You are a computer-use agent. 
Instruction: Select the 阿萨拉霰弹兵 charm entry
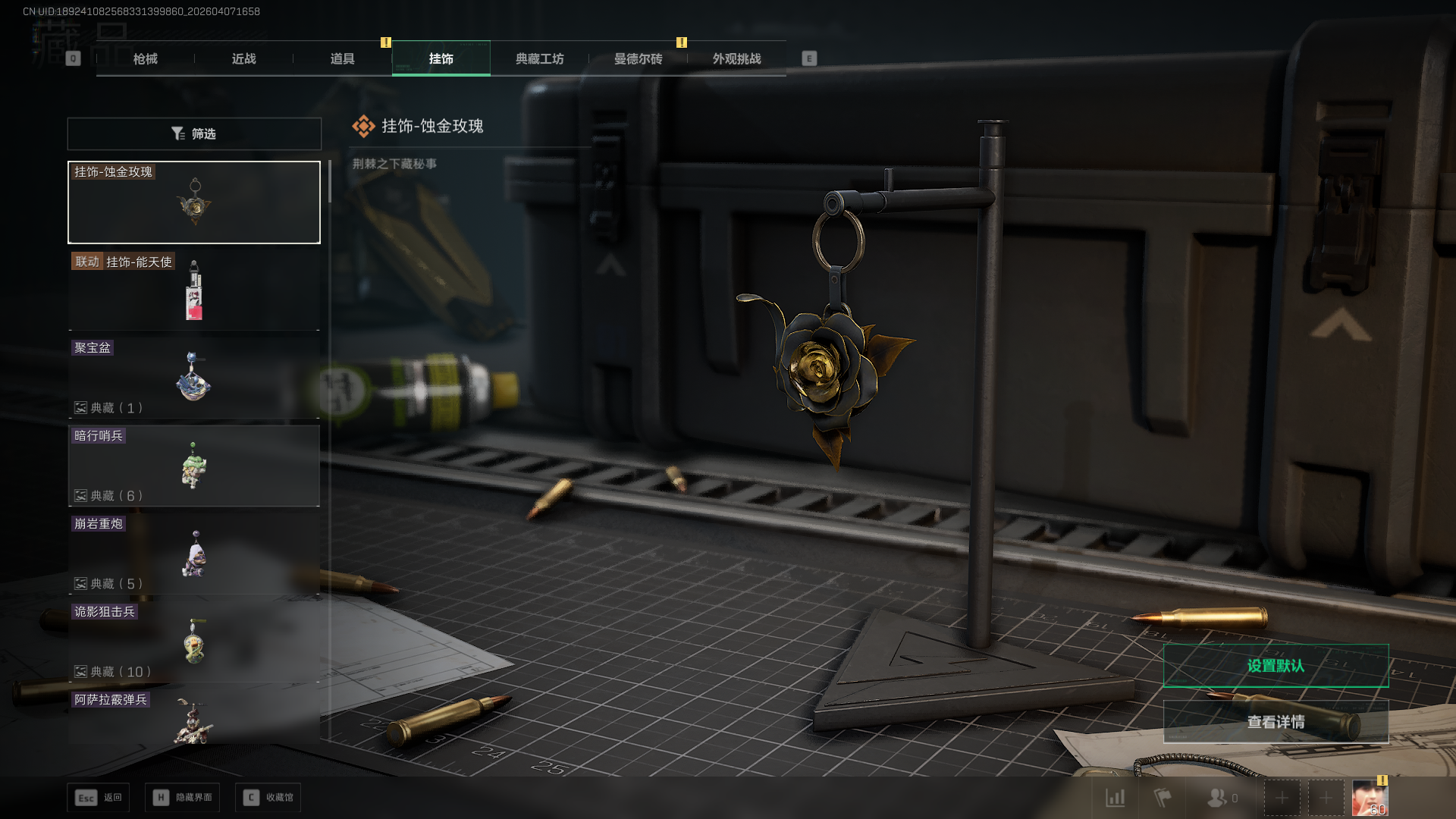[194, 718]
